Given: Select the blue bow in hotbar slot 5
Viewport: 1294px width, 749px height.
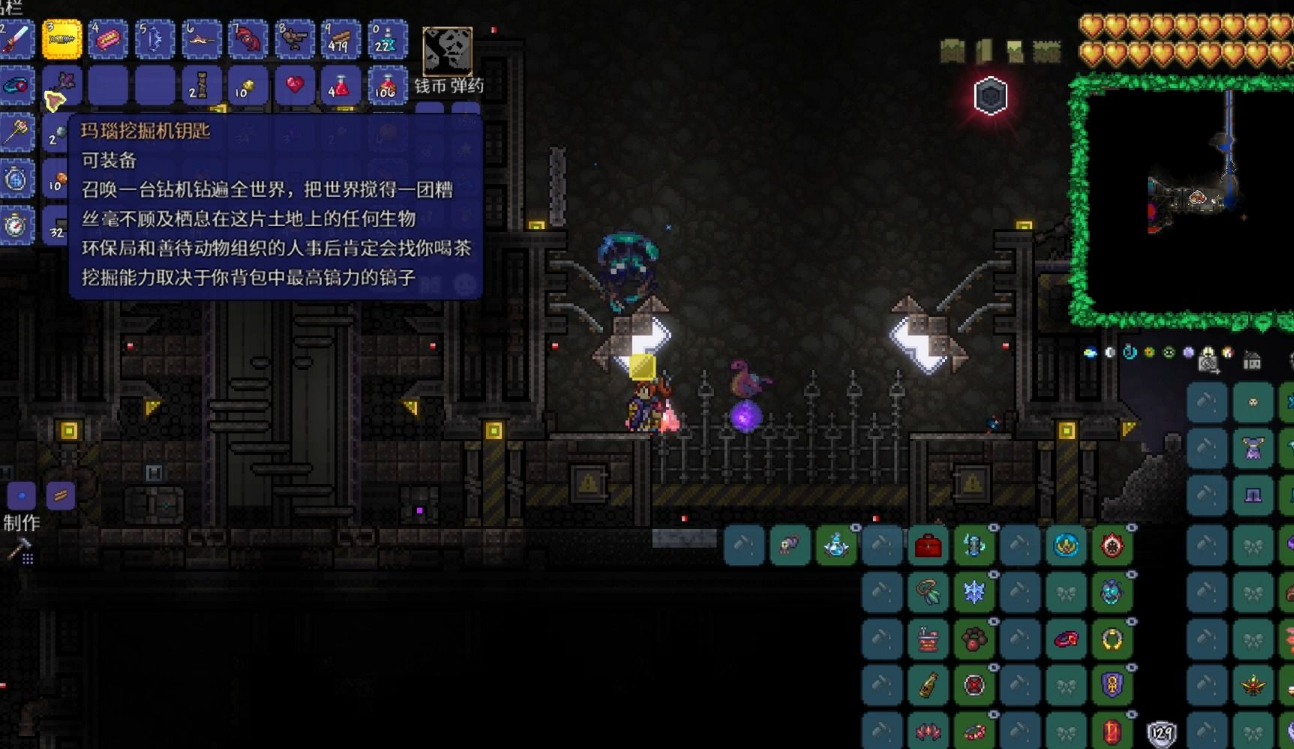Looking at the screenshot, I should click(155, 39).
